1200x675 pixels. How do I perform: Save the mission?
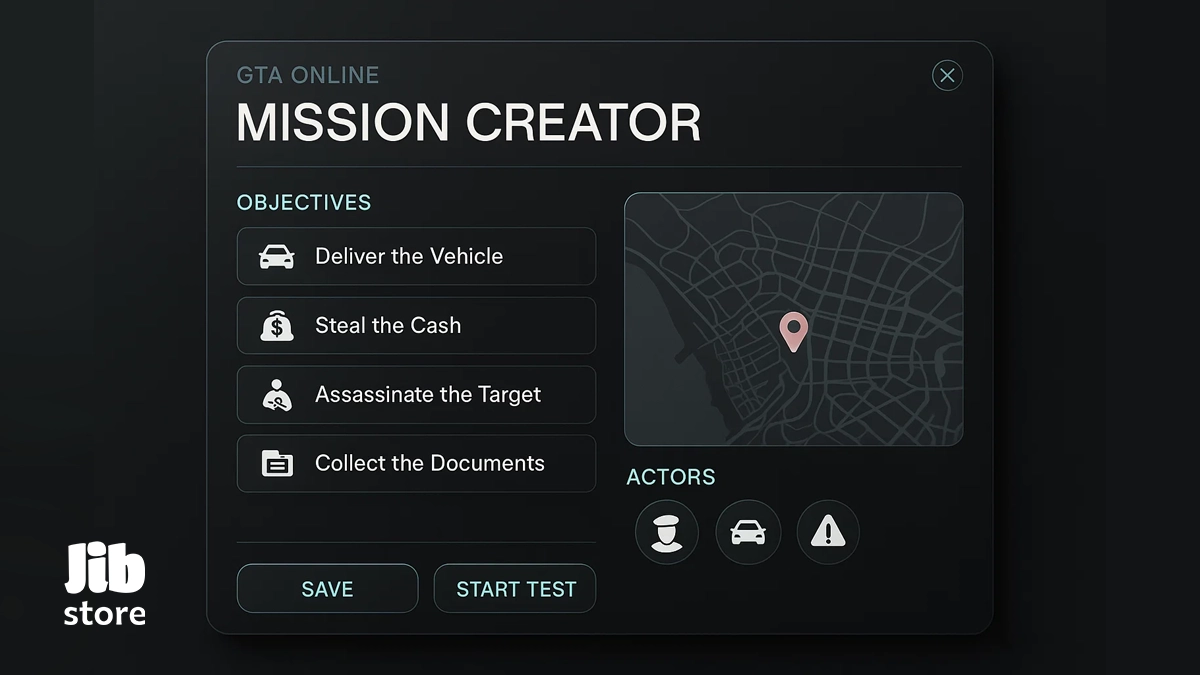pyautogui.click(x=327, y=589)
